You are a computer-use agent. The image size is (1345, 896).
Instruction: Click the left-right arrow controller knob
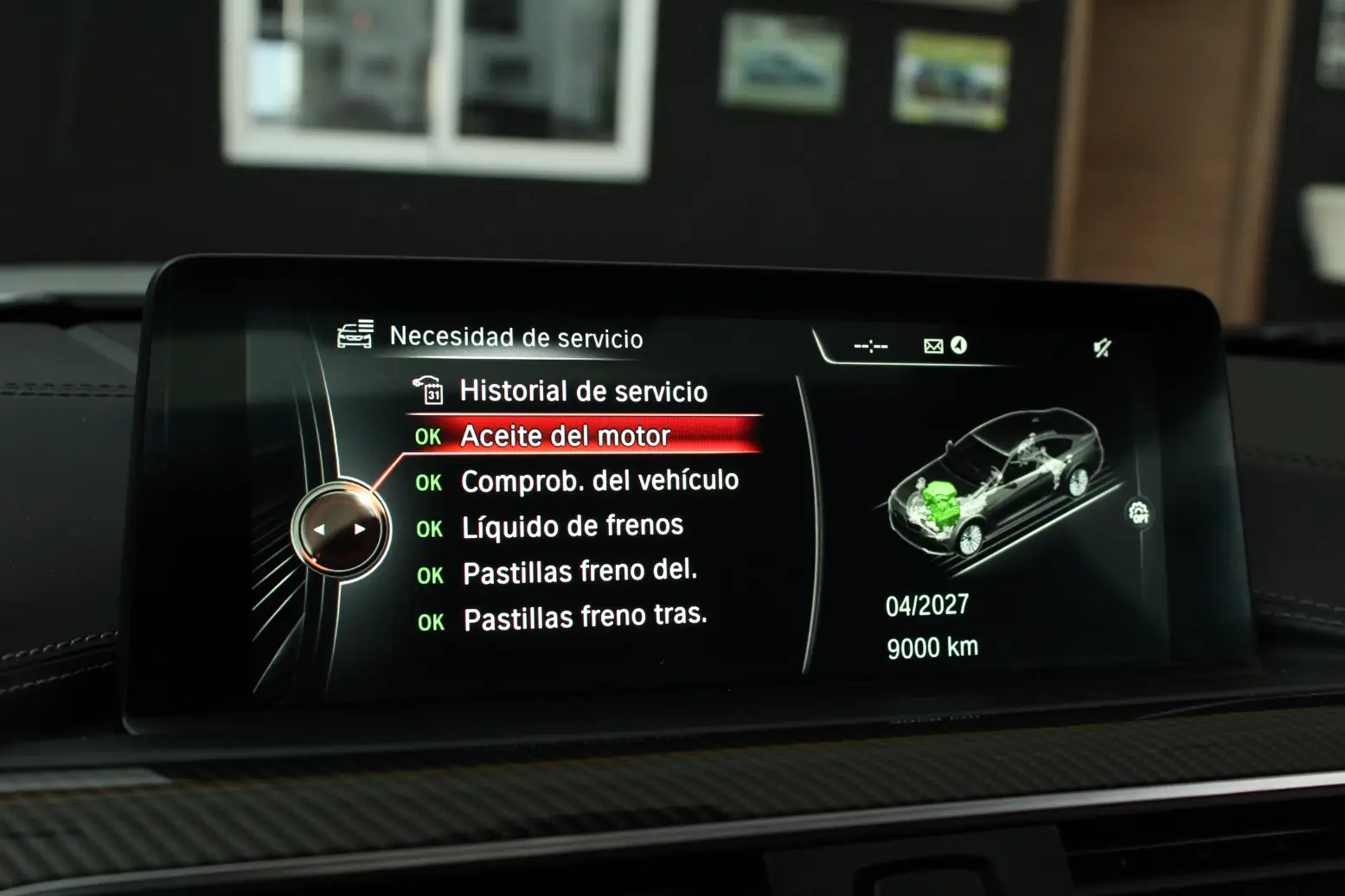[x=340, y=528]
